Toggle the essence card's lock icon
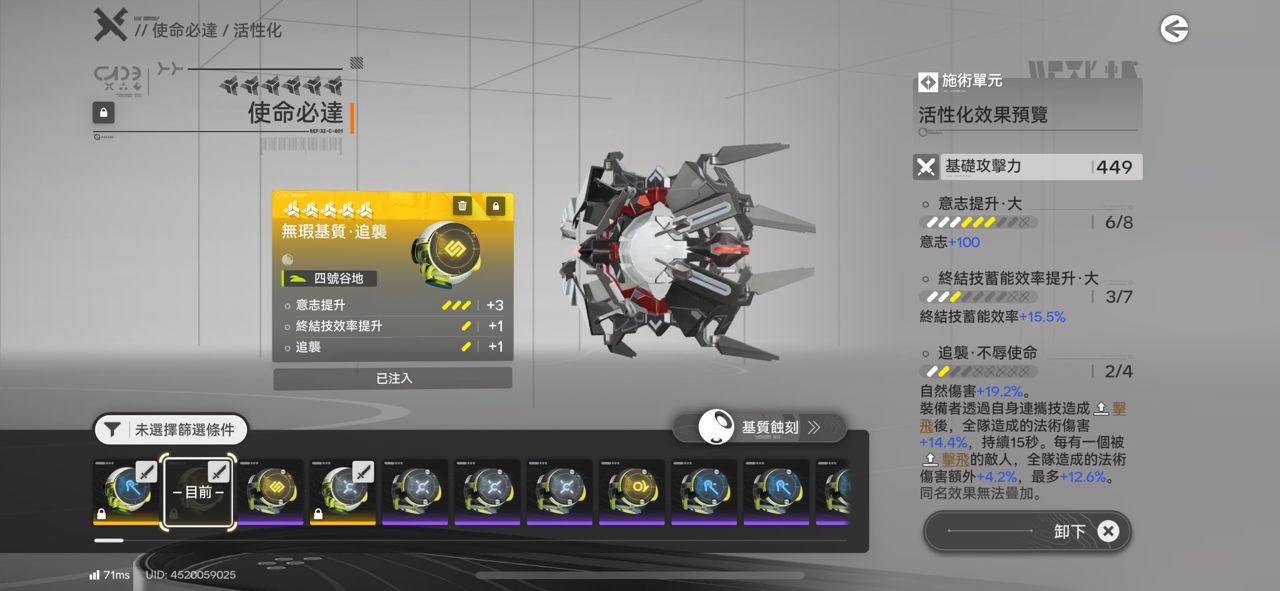The width and height of the screenshot is (1280, 591). [x=495, y=206]
